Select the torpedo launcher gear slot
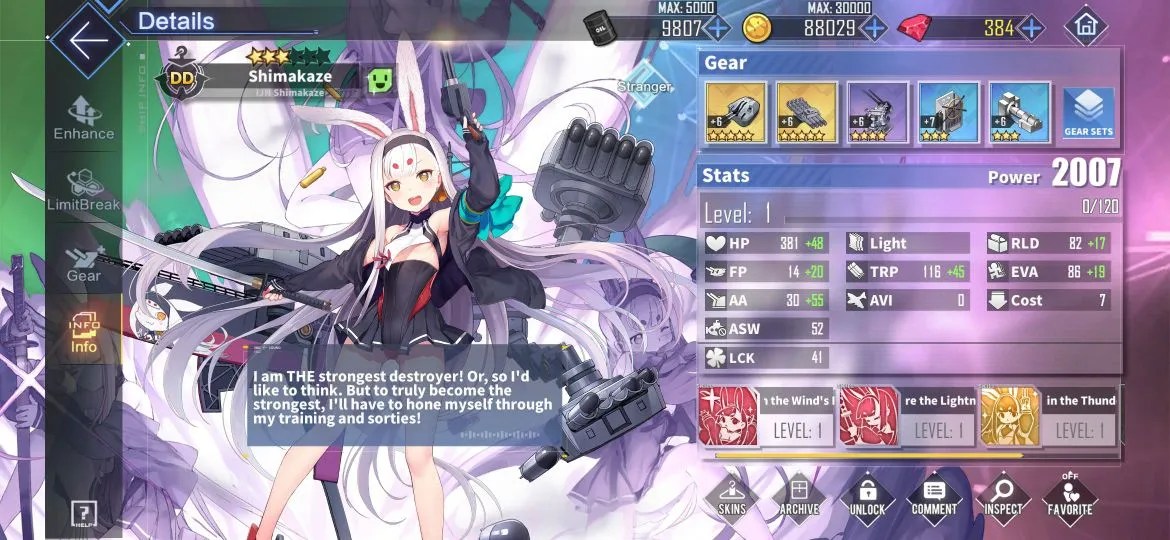This screenshot has height=540, width=1170. [806, 112]
